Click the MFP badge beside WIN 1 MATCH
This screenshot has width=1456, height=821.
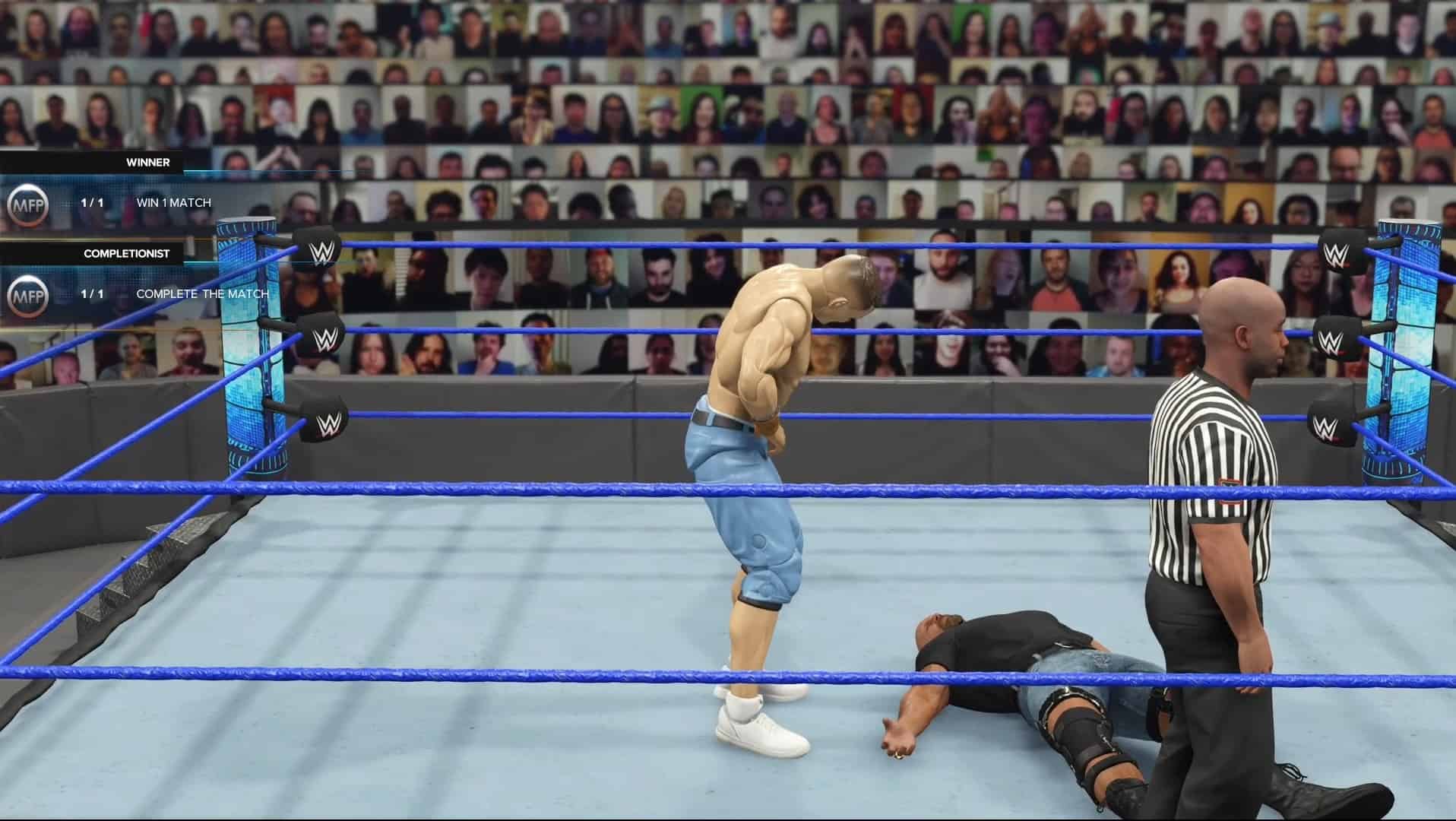pyautogui.click(x=27, y=203)
